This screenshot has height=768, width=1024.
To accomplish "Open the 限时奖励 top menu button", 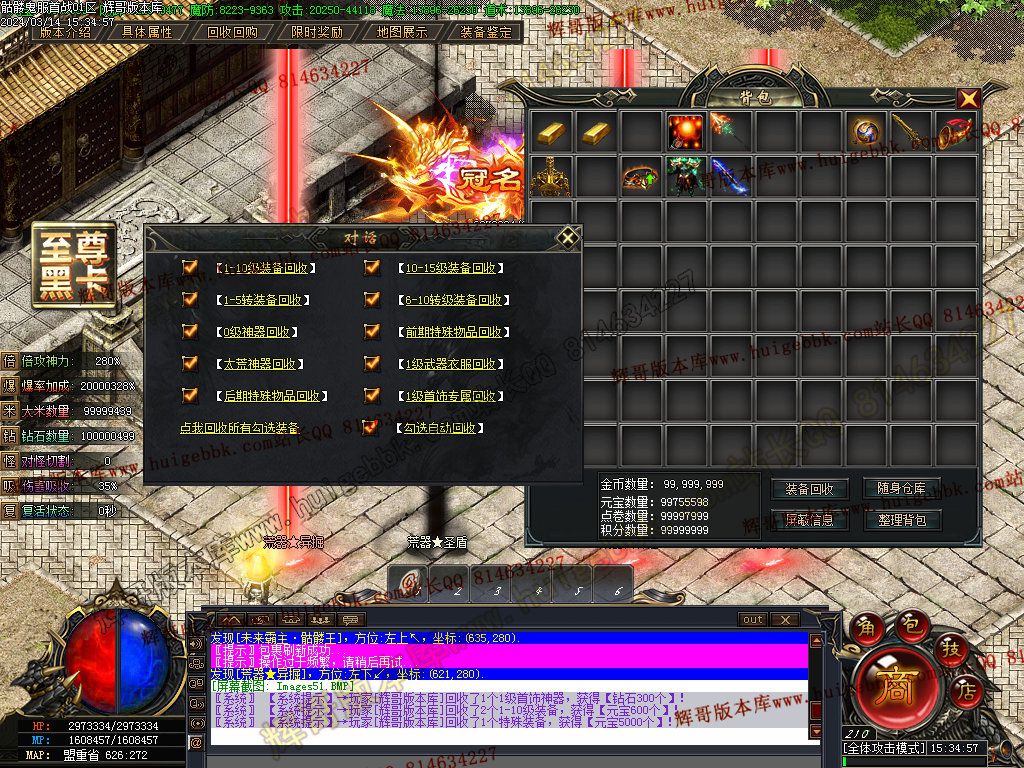I will pyautogui.click(x=317, y=32).
